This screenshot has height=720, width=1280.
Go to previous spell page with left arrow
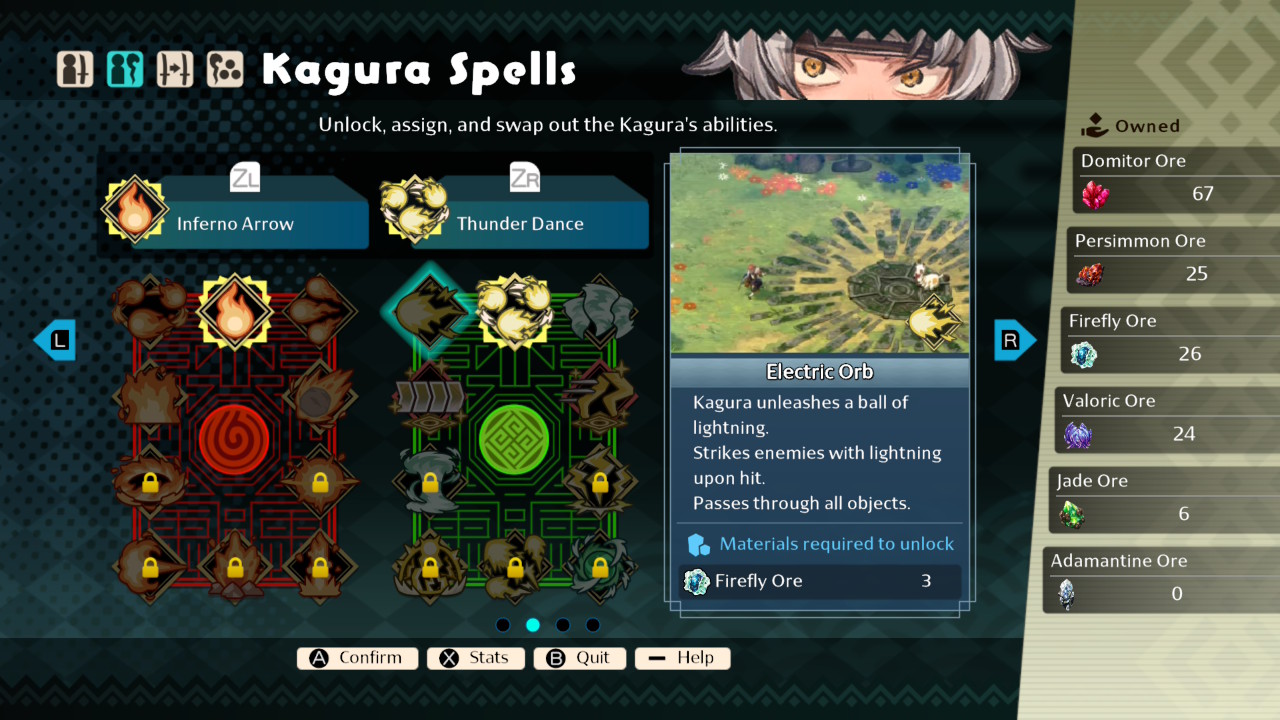tap(55, 340)
